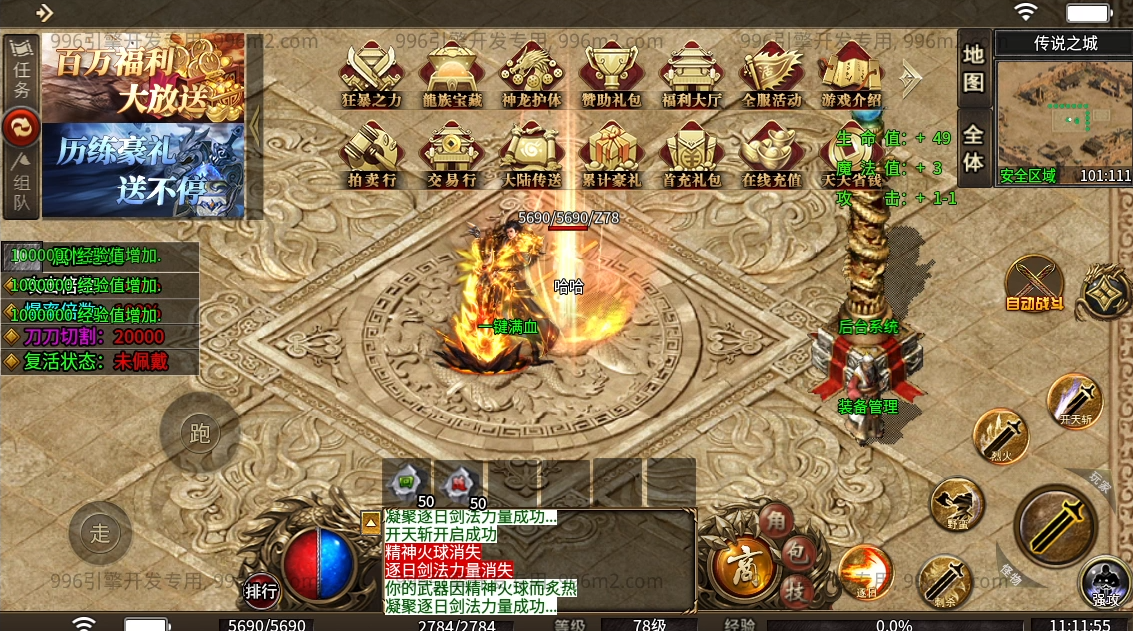Use the 野蛮 charge skill
The image size is (1133, 631).
(x=956, y=504)
